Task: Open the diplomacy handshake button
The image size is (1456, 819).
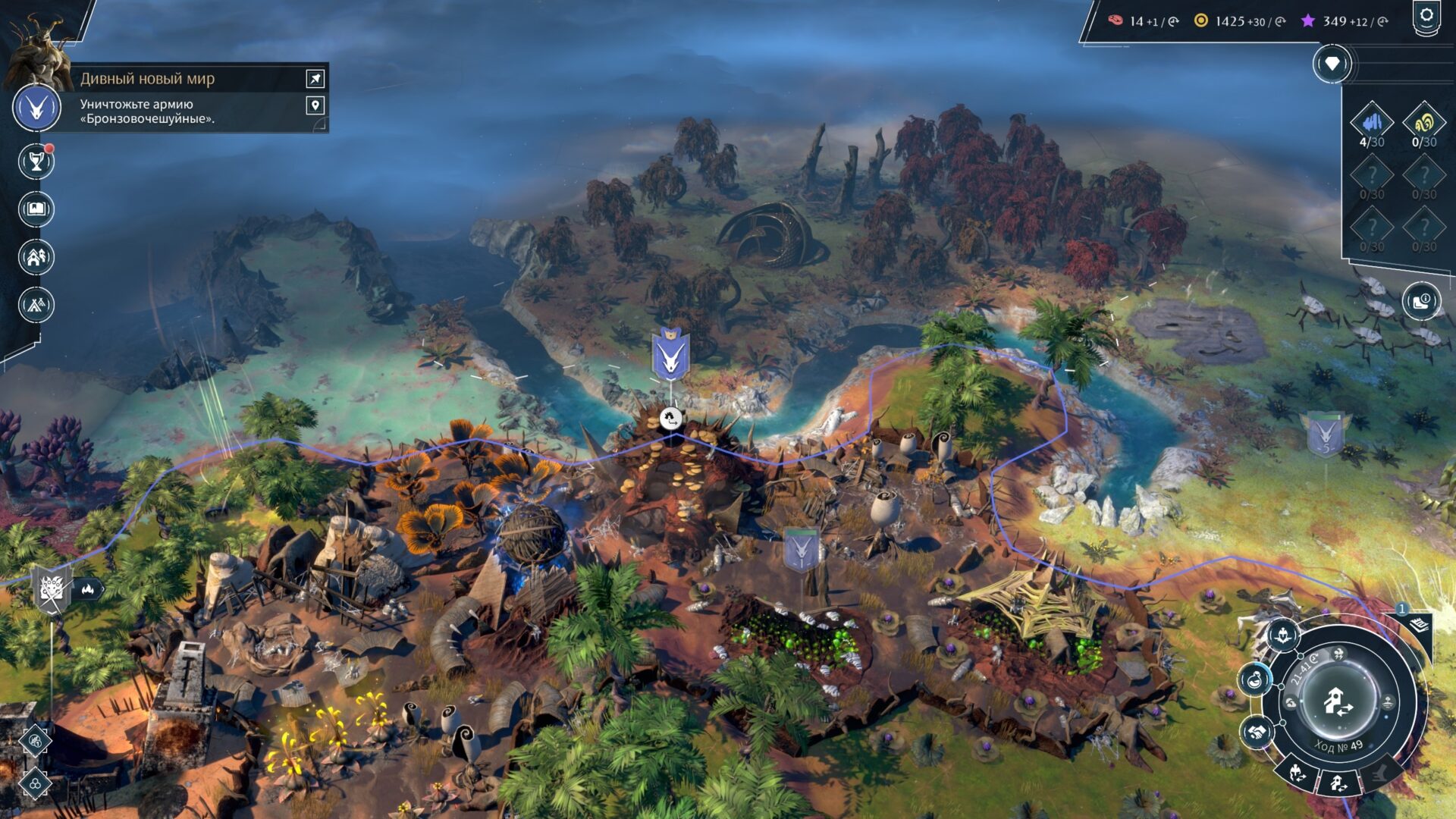Action: click(1256, 733)
